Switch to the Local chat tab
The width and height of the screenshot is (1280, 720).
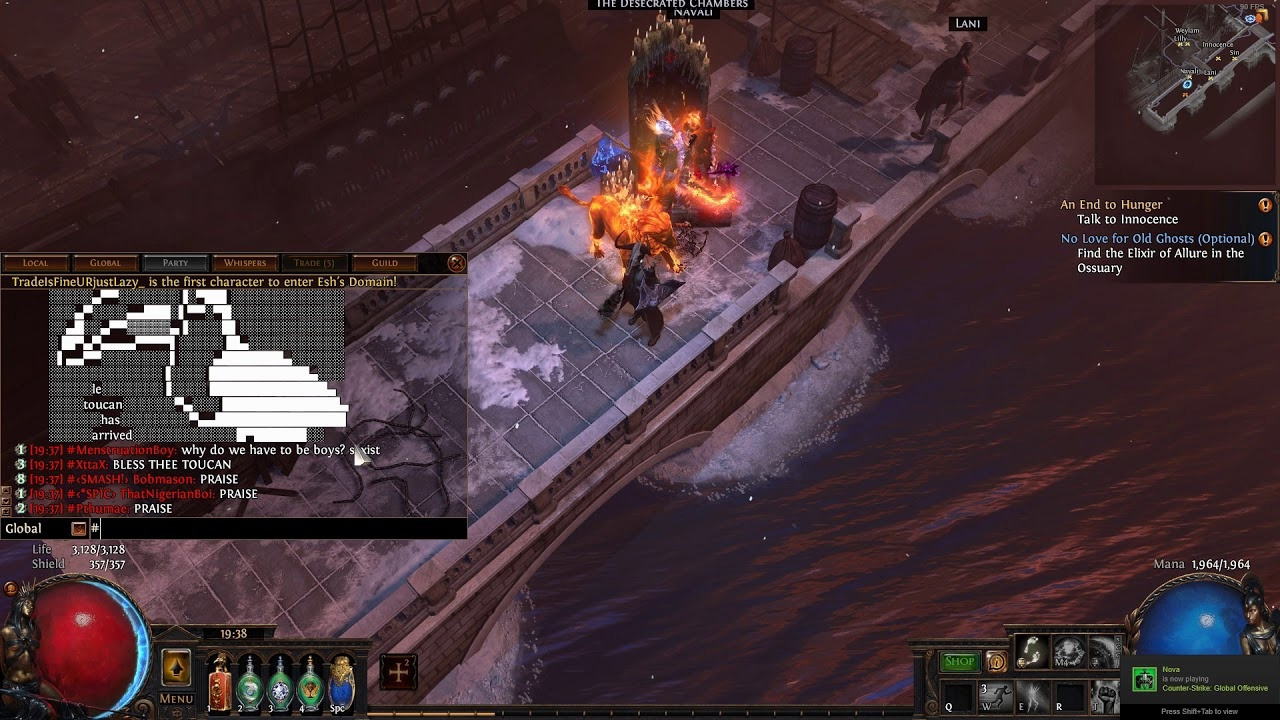(x=35, y=263)
